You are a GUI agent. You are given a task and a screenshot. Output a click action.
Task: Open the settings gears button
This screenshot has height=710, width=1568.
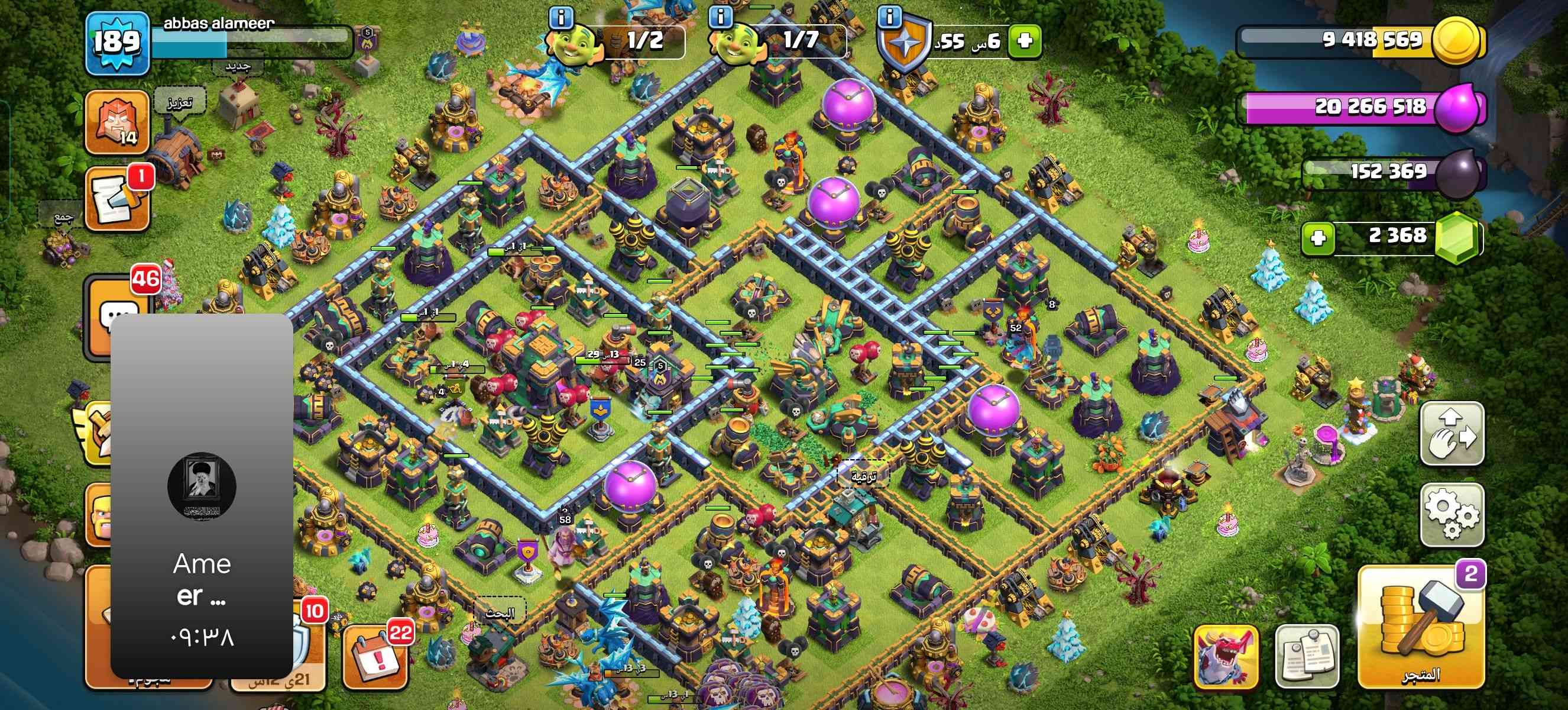point(1452,515)
